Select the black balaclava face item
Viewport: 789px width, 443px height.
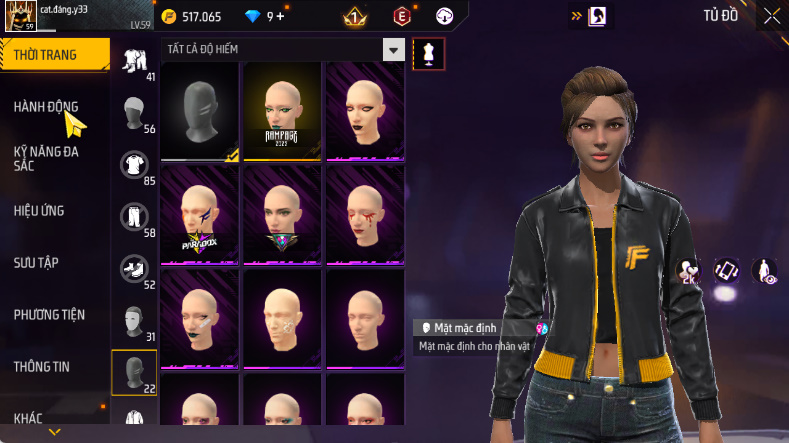(200, 110)
